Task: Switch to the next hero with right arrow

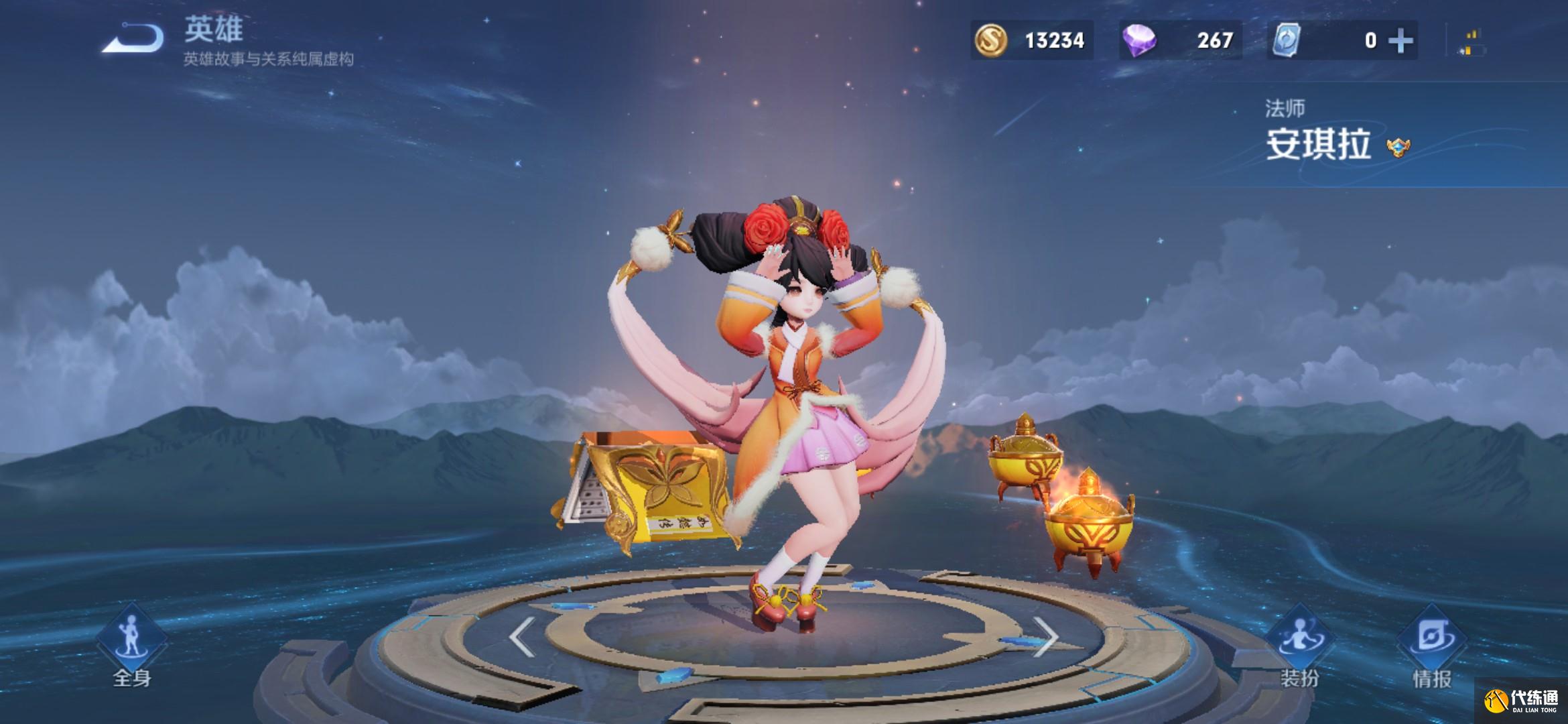Action: [1044, 638]
